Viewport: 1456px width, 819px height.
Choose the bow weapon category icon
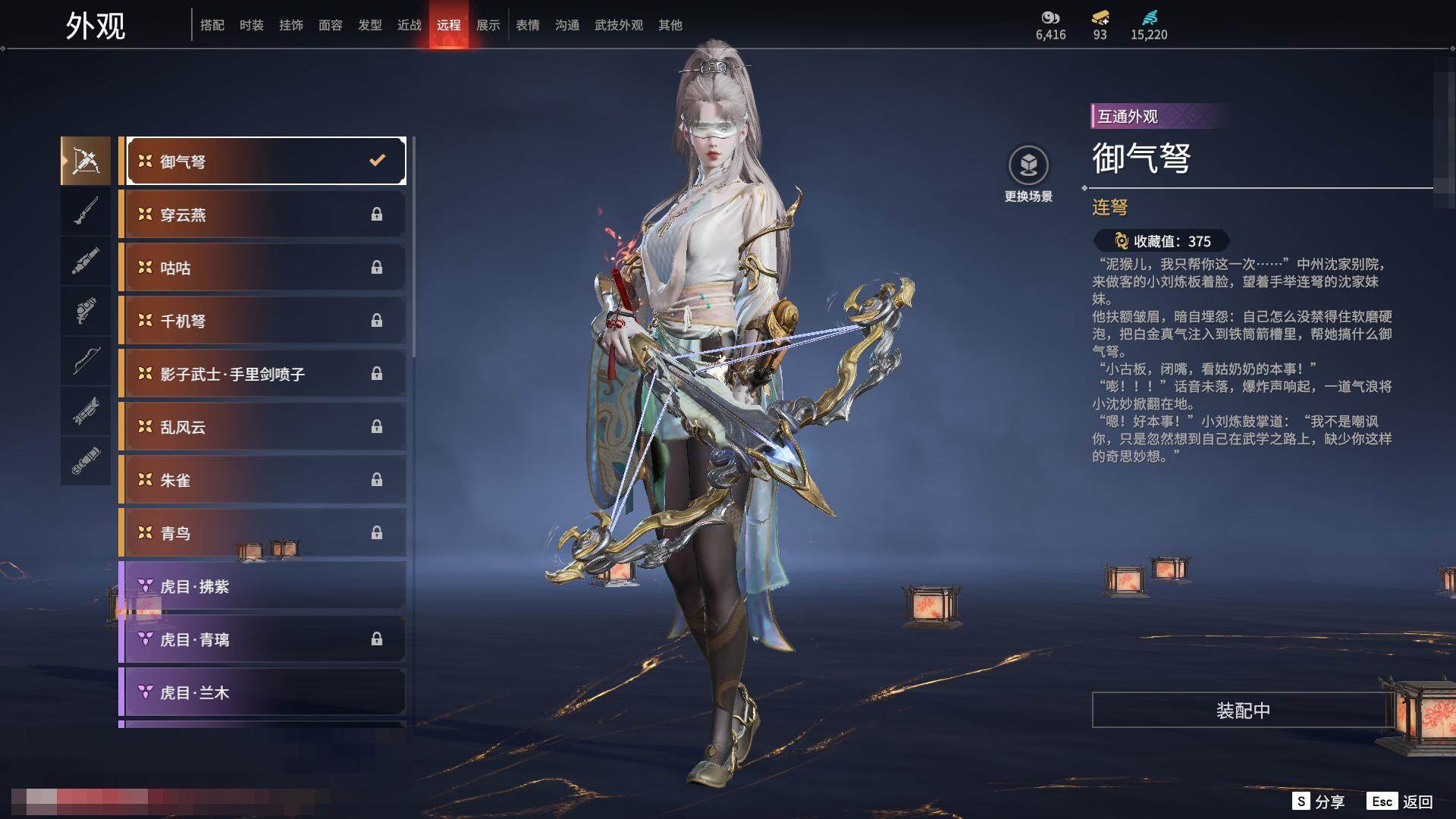coord(86,361)
